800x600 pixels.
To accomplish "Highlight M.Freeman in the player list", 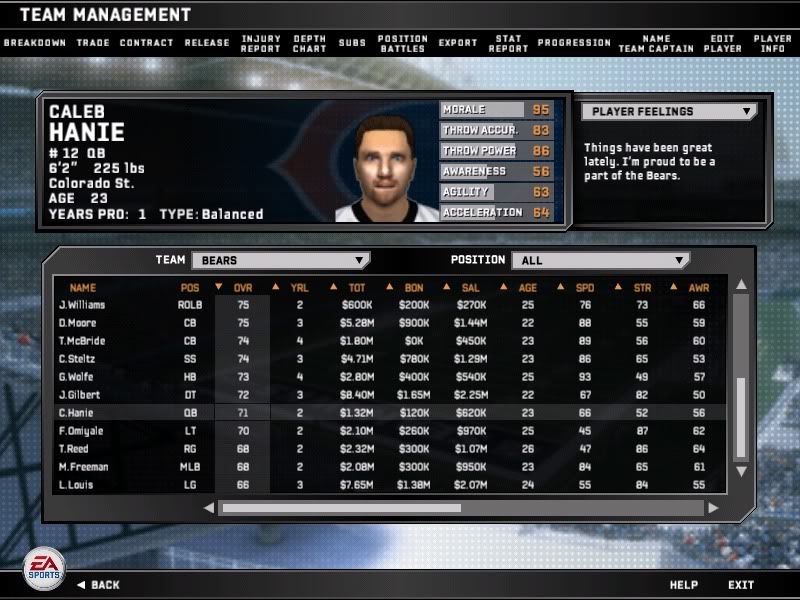I will 82,467.
